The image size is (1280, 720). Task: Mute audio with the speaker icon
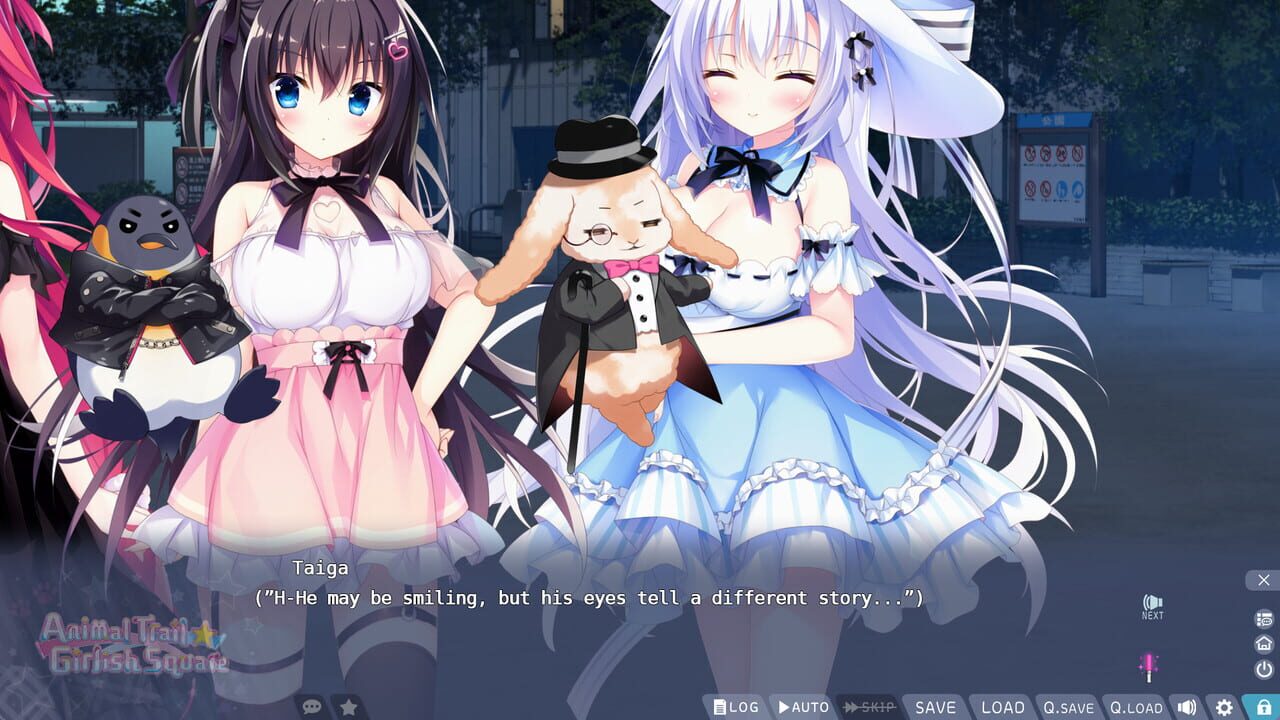(x=1186, y=705)
